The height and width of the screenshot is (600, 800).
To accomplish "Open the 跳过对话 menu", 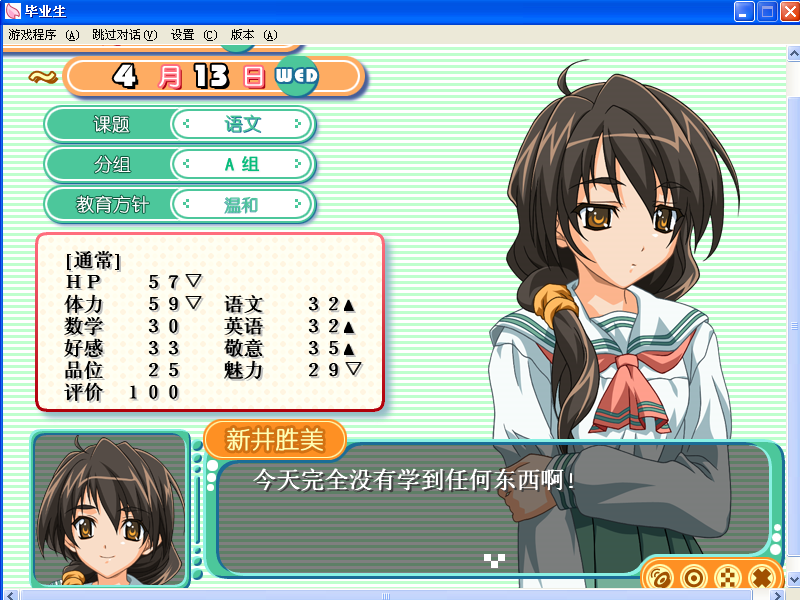I will click(124, 34).
